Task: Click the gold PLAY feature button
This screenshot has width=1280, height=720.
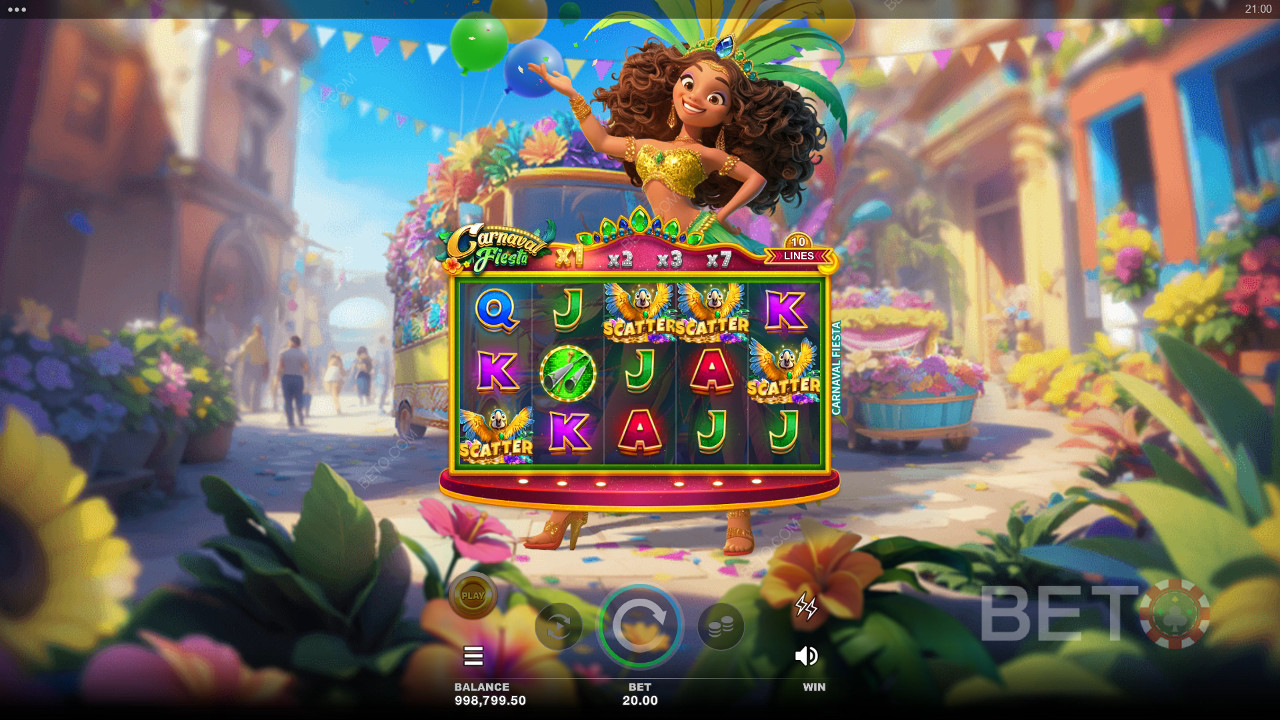Action: click(473, 596)
